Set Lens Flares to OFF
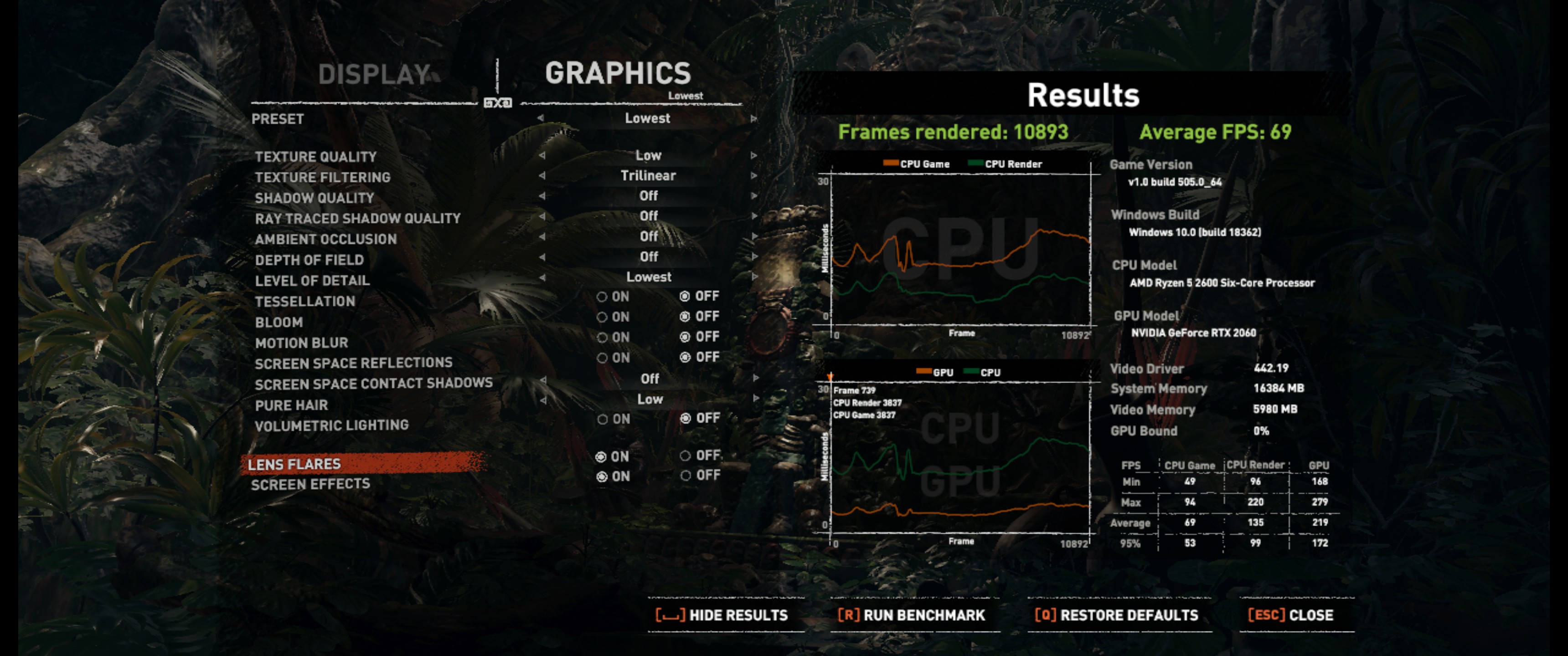 point(700,456)
